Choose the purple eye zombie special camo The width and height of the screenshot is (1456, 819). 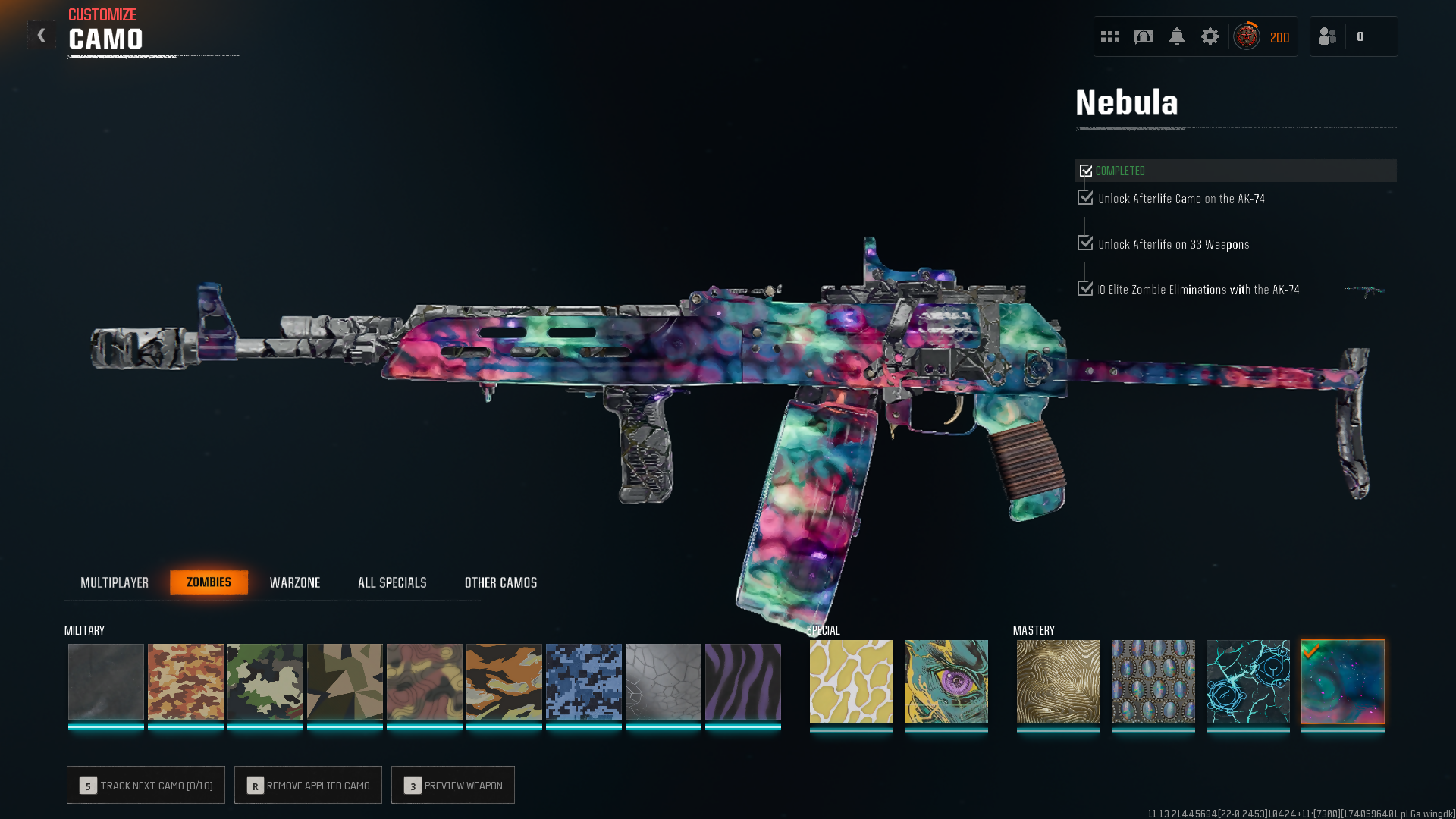pyautogui.click(x=946, y=681)
